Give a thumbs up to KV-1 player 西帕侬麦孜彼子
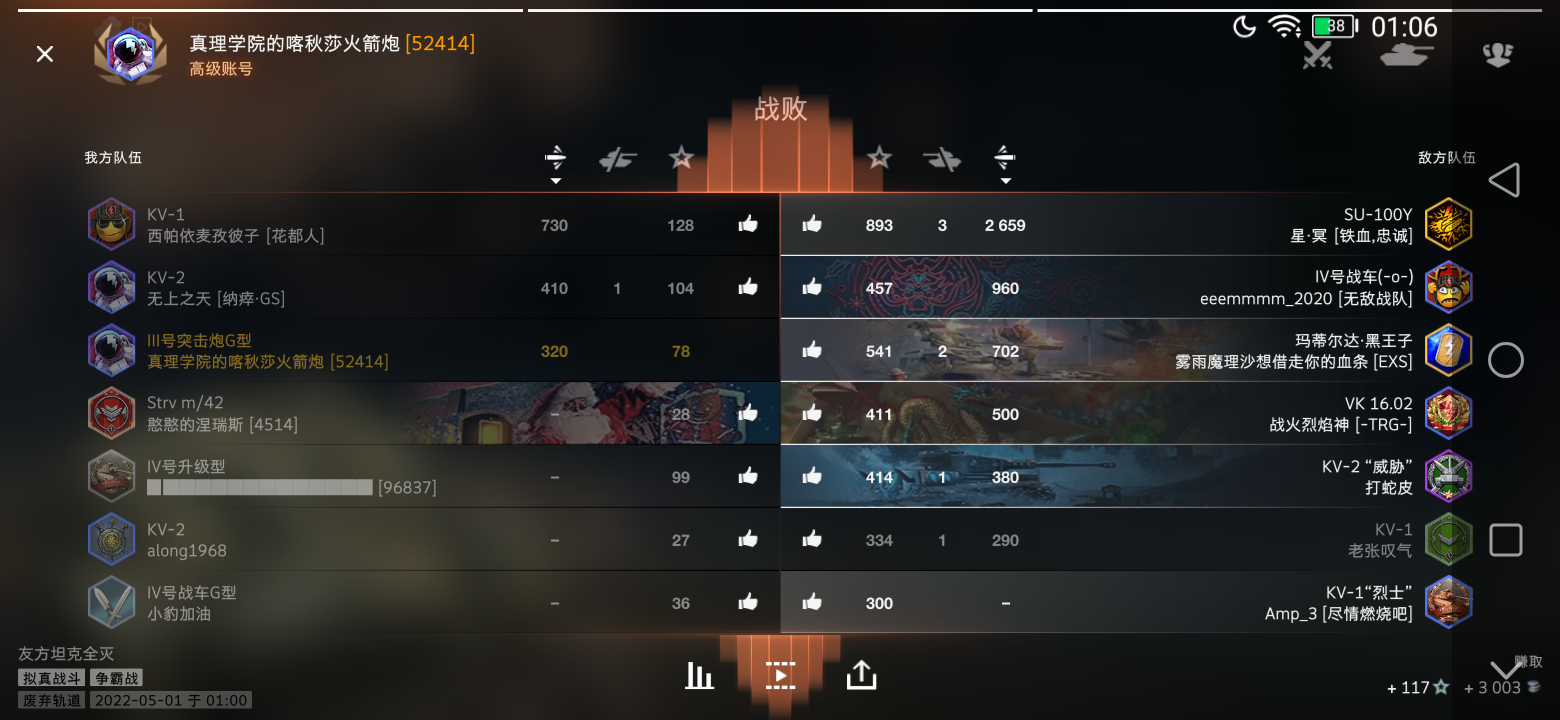Image resolution: width=1560 pixels, height=720 pixels. (748, 225)
